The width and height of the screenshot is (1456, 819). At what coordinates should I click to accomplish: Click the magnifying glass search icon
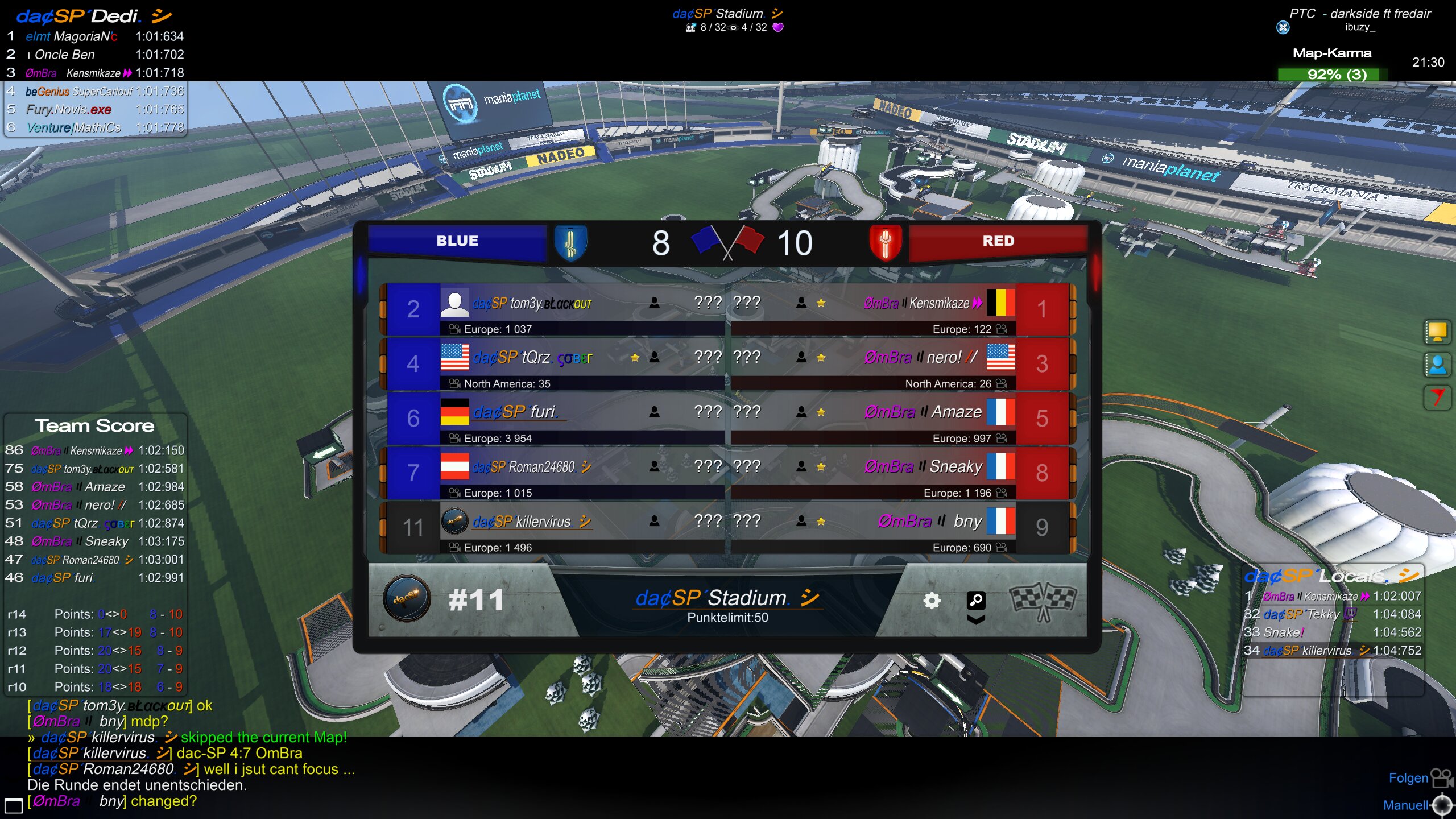click(x=976, y=599)
